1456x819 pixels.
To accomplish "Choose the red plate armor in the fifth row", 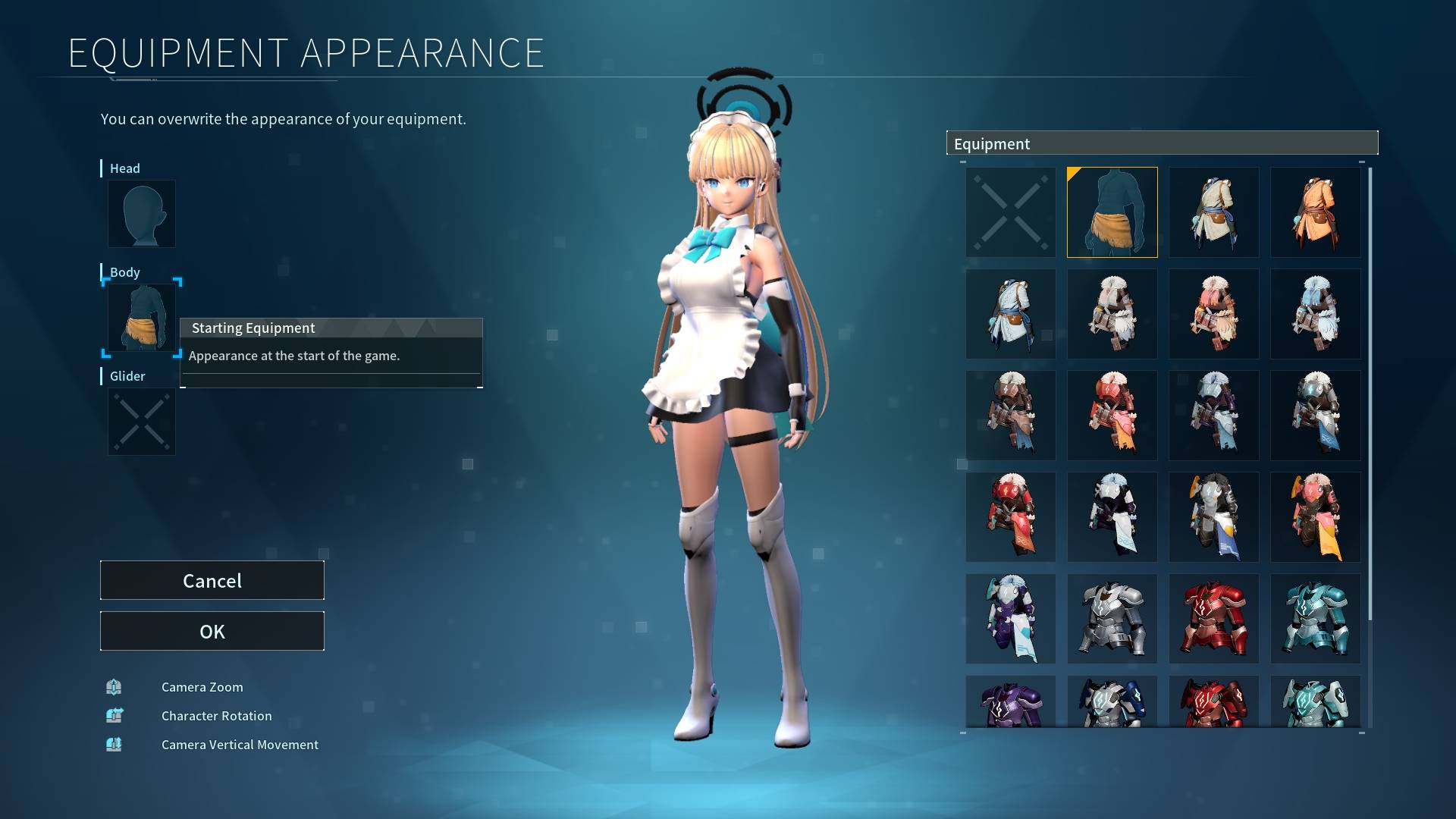I will [1213, 618].
